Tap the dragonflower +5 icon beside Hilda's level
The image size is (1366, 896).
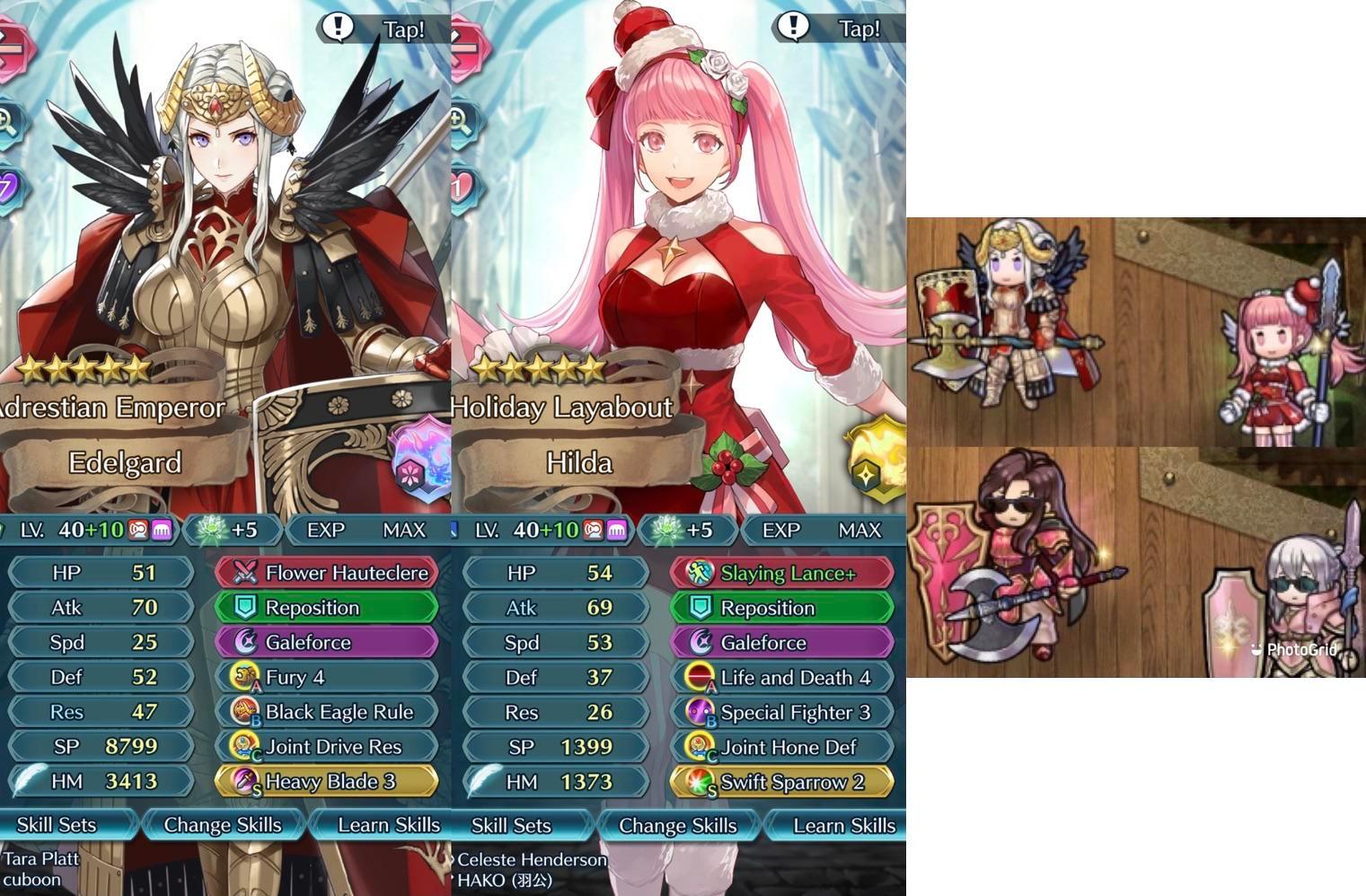coord(689,529)
